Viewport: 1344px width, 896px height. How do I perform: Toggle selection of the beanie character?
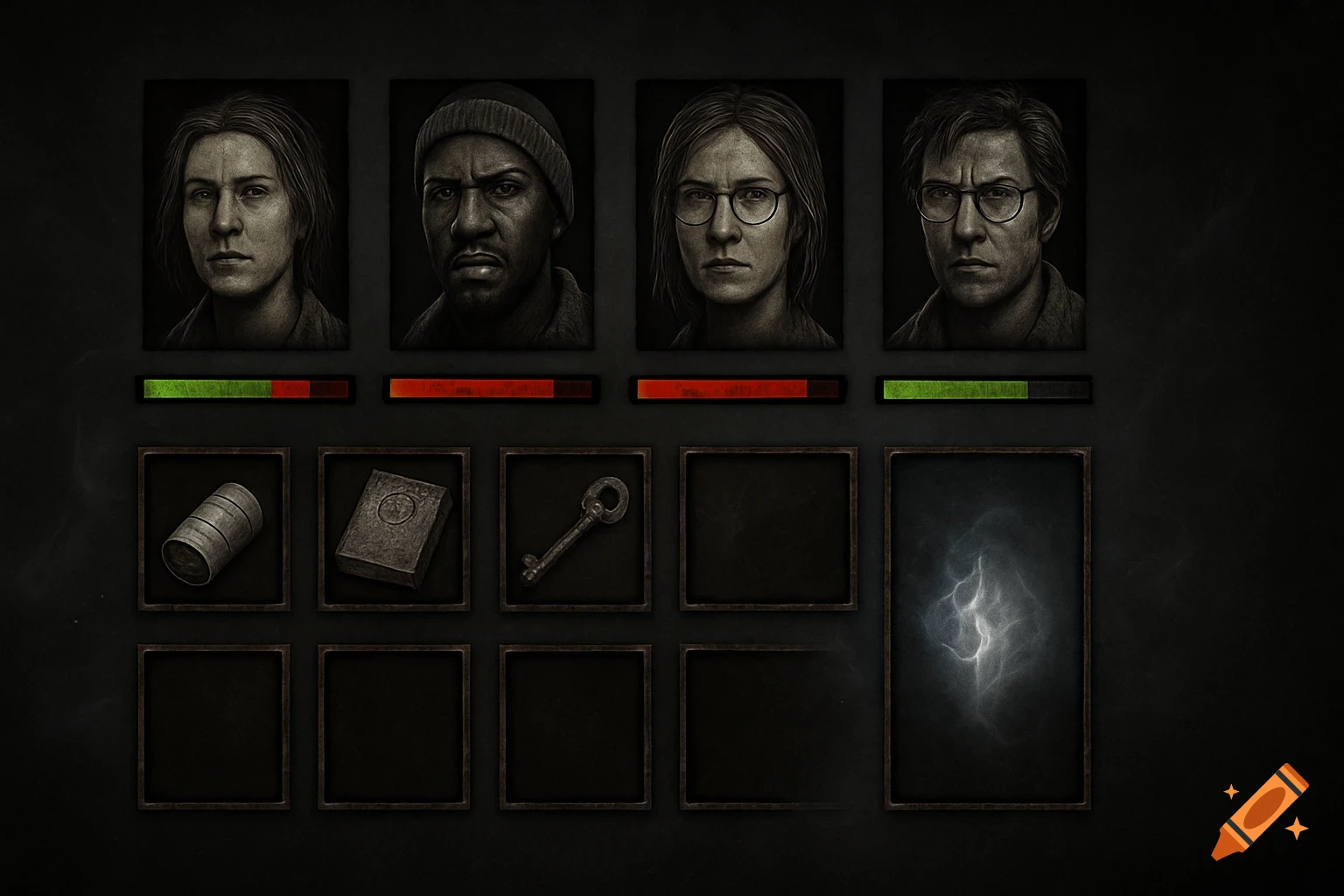490,214
